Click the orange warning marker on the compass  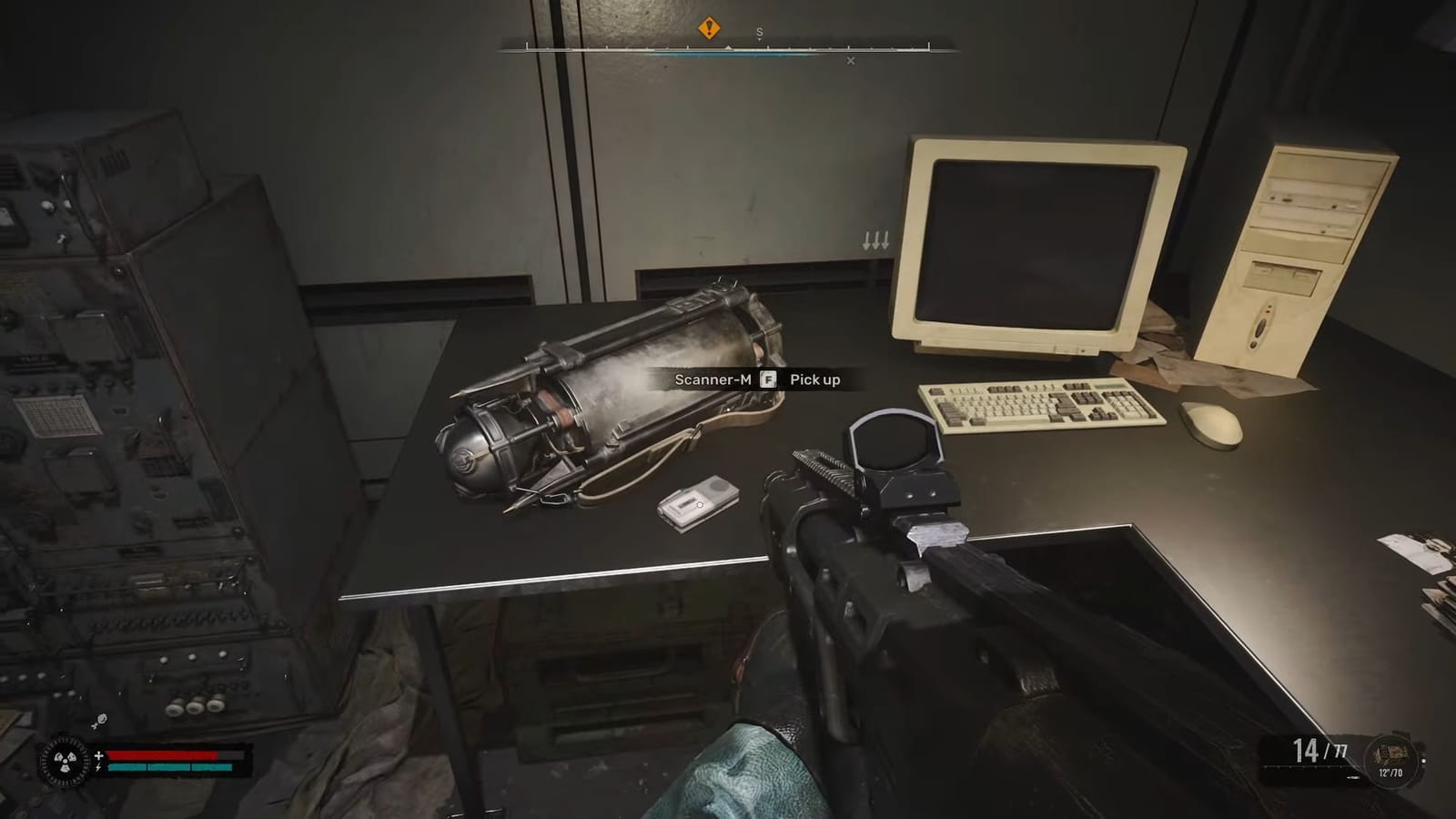coord(709,28)
